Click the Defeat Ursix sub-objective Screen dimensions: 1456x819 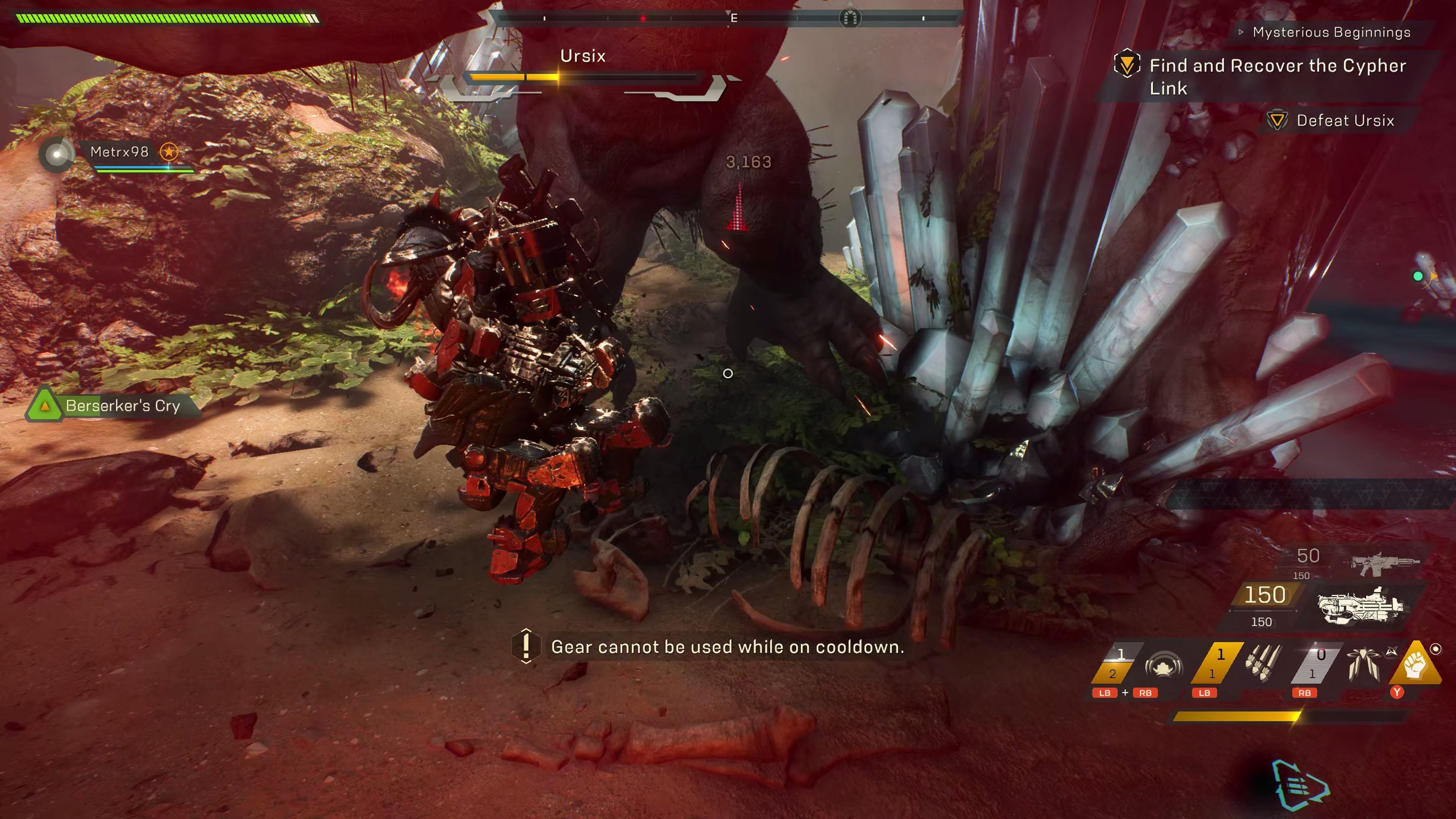[x=1345, y=121]
